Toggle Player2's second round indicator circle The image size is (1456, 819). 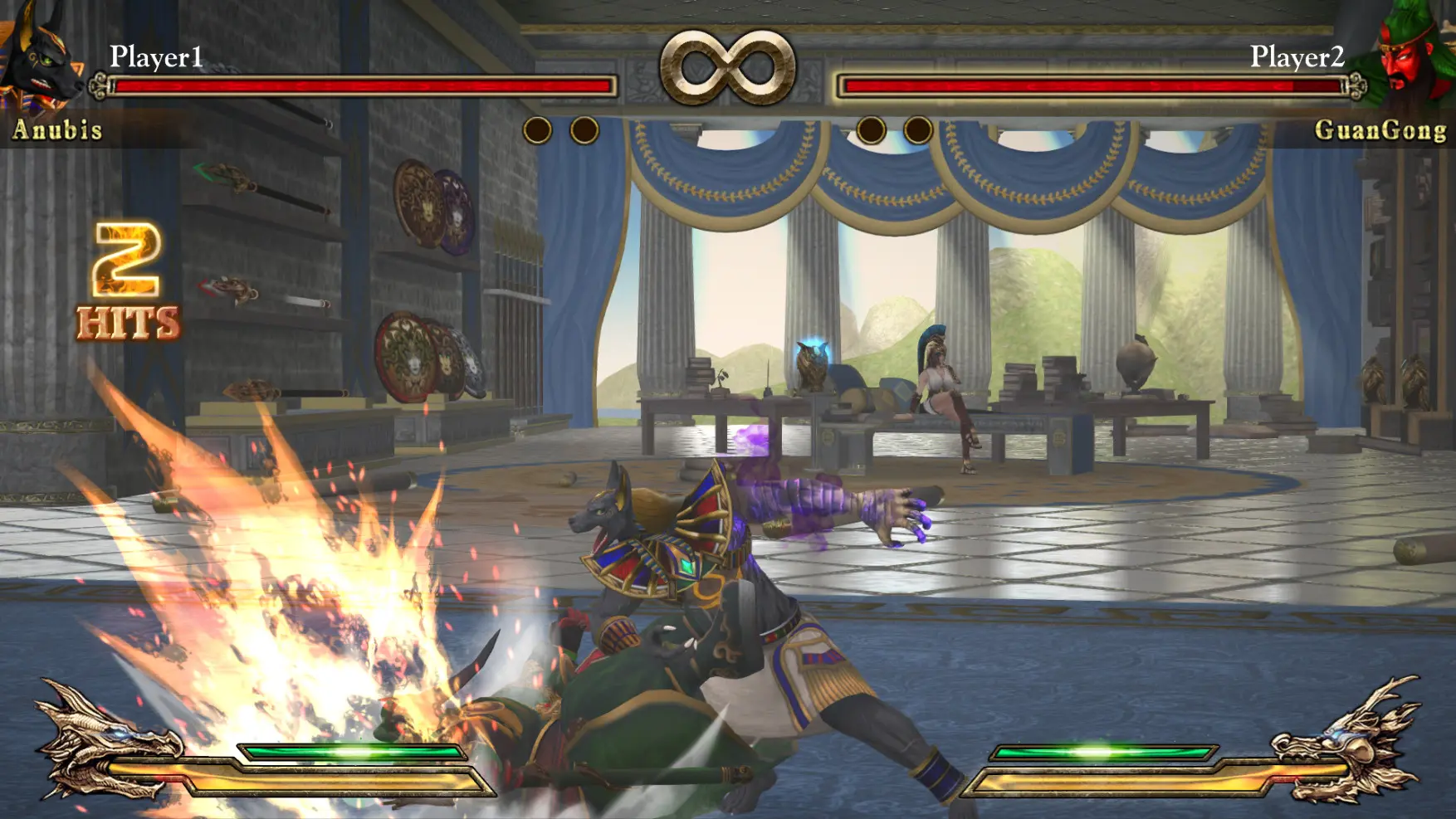[x=917, y=132]
